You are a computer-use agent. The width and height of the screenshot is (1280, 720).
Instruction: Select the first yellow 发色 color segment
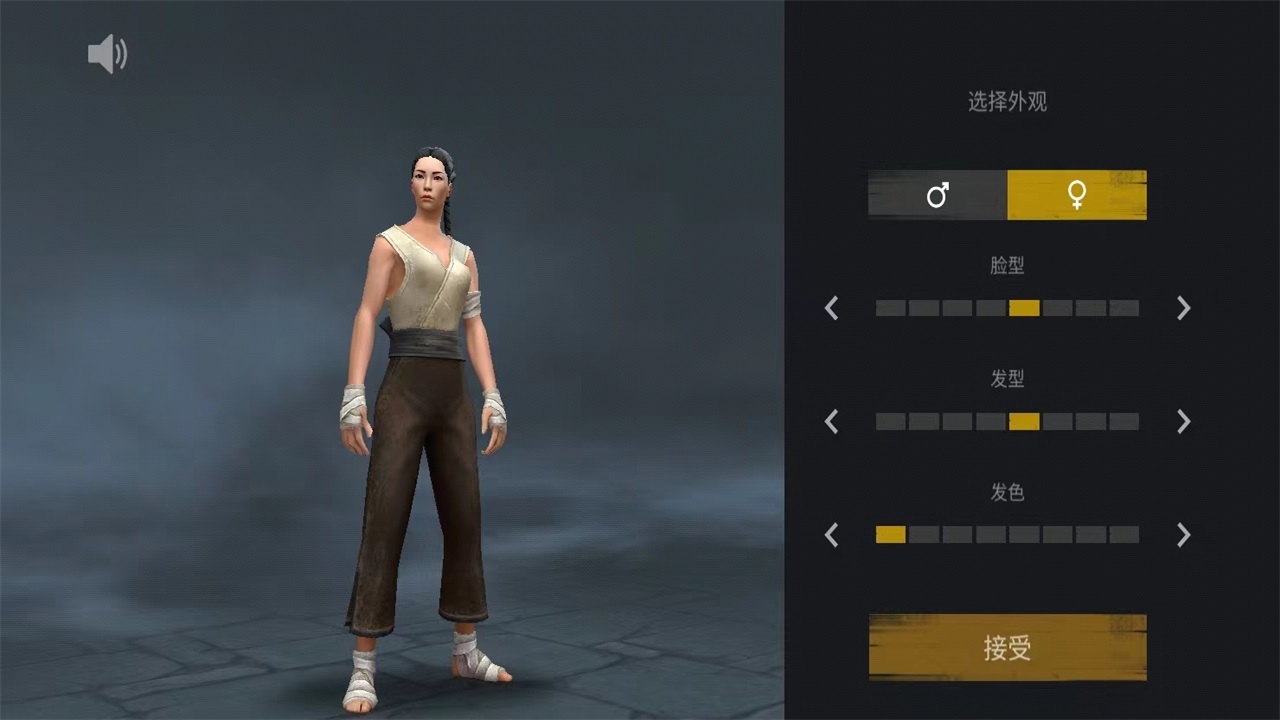890,535
